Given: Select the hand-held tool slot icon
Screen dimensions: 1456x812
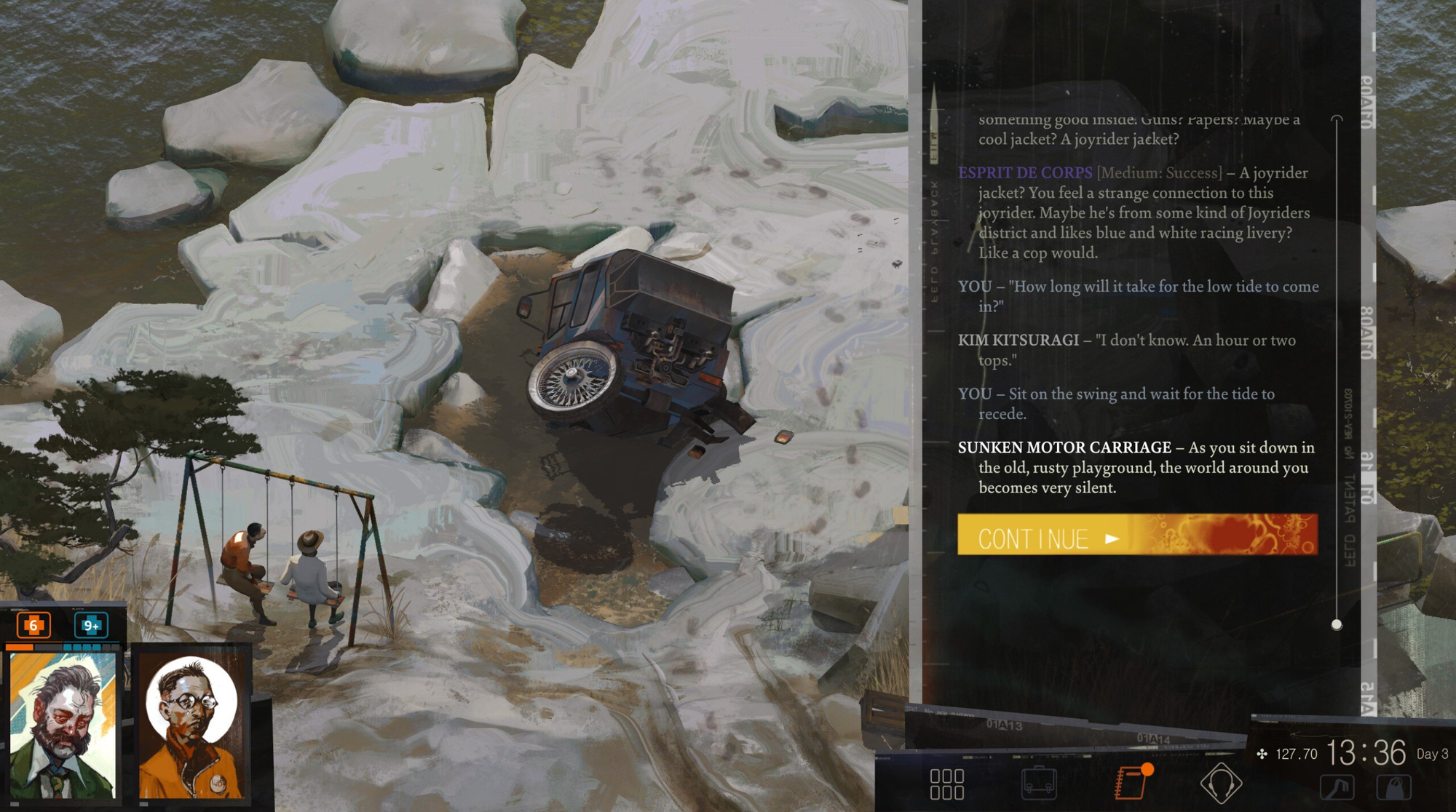Looking at the screenshot, I should pos(1337,787).
